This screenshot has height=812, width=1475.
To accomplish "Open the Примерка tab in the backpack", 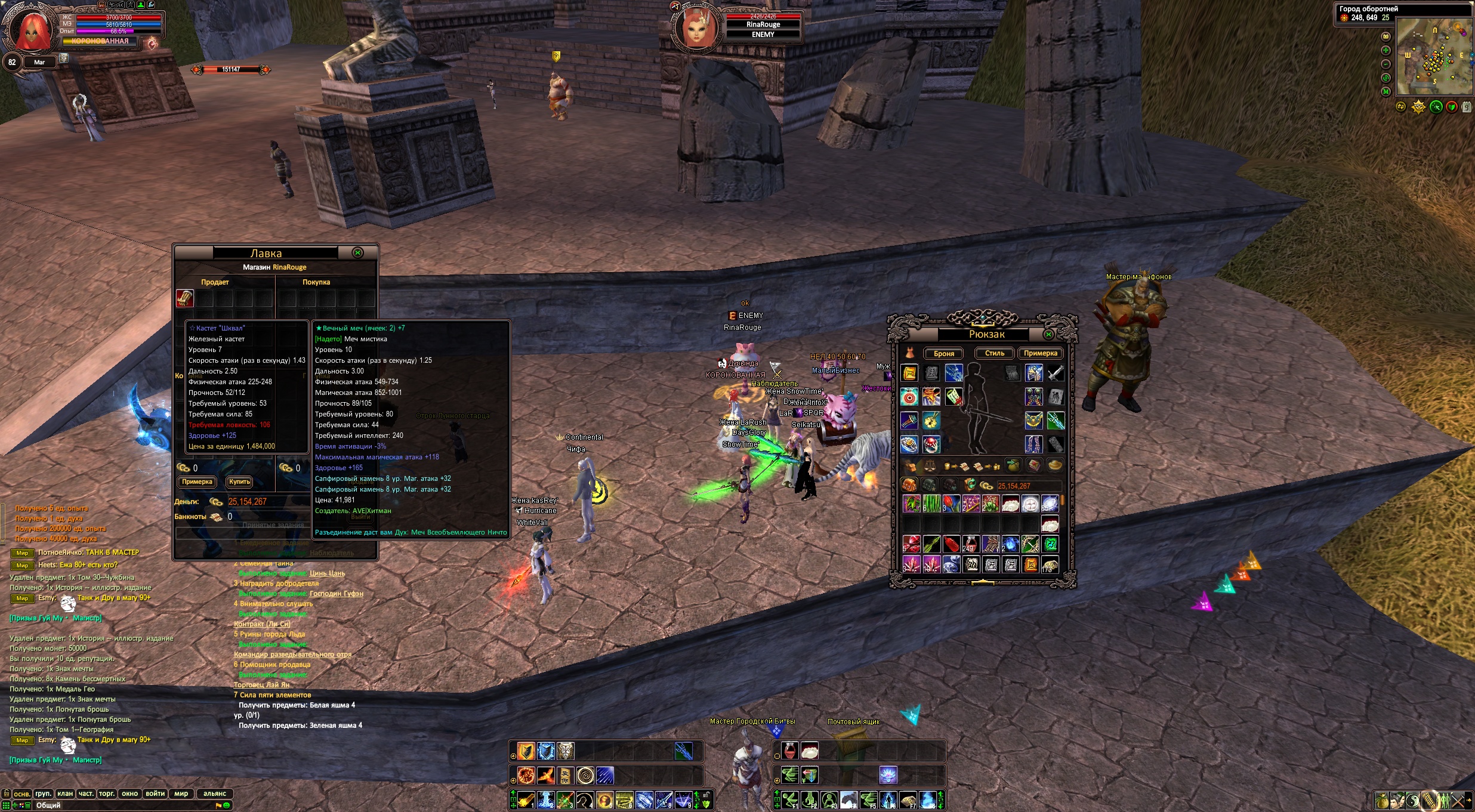I will pos(1040,354).
